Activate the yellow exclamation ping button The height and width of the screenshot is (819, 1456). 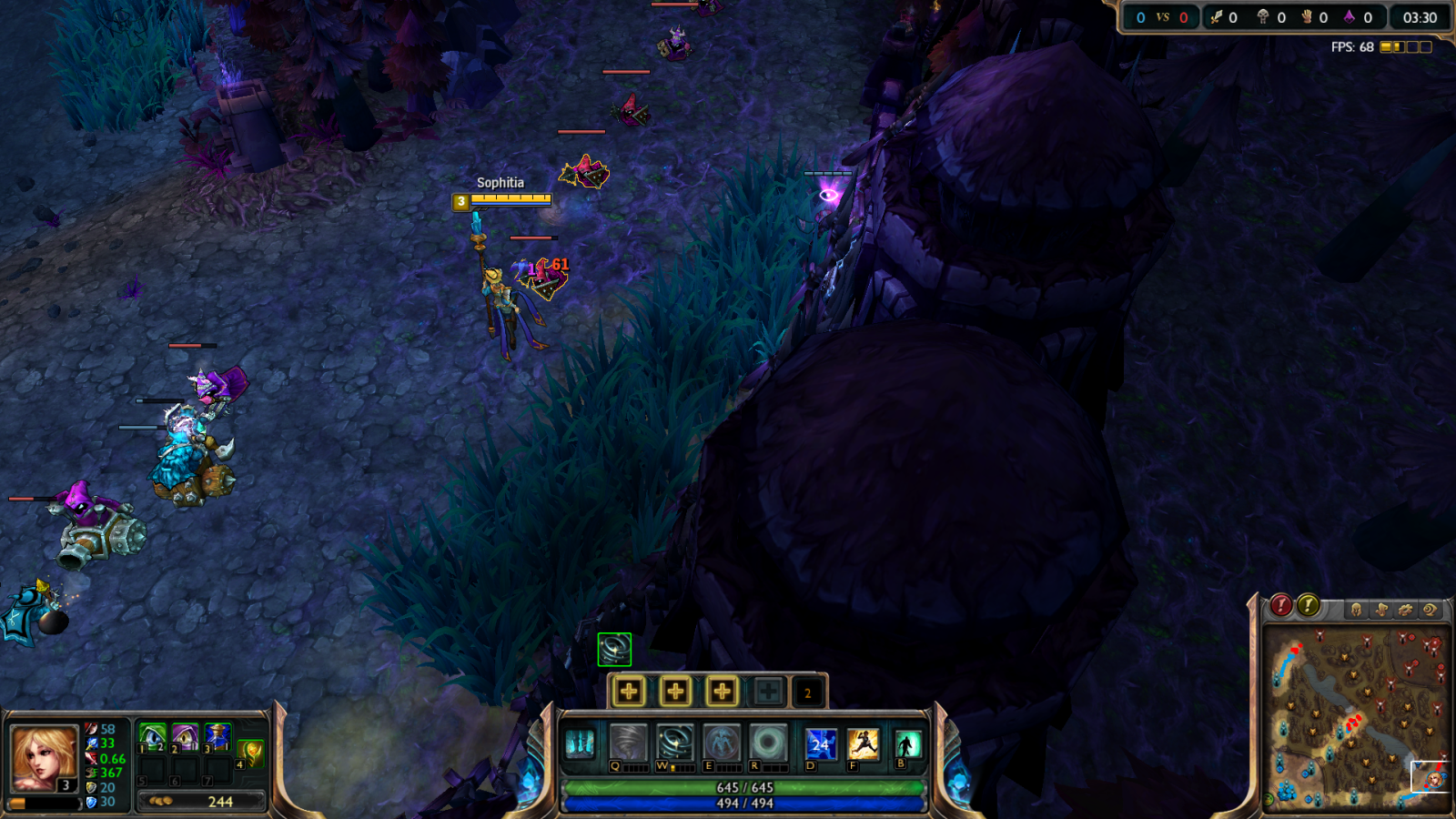pos(1308,605)
